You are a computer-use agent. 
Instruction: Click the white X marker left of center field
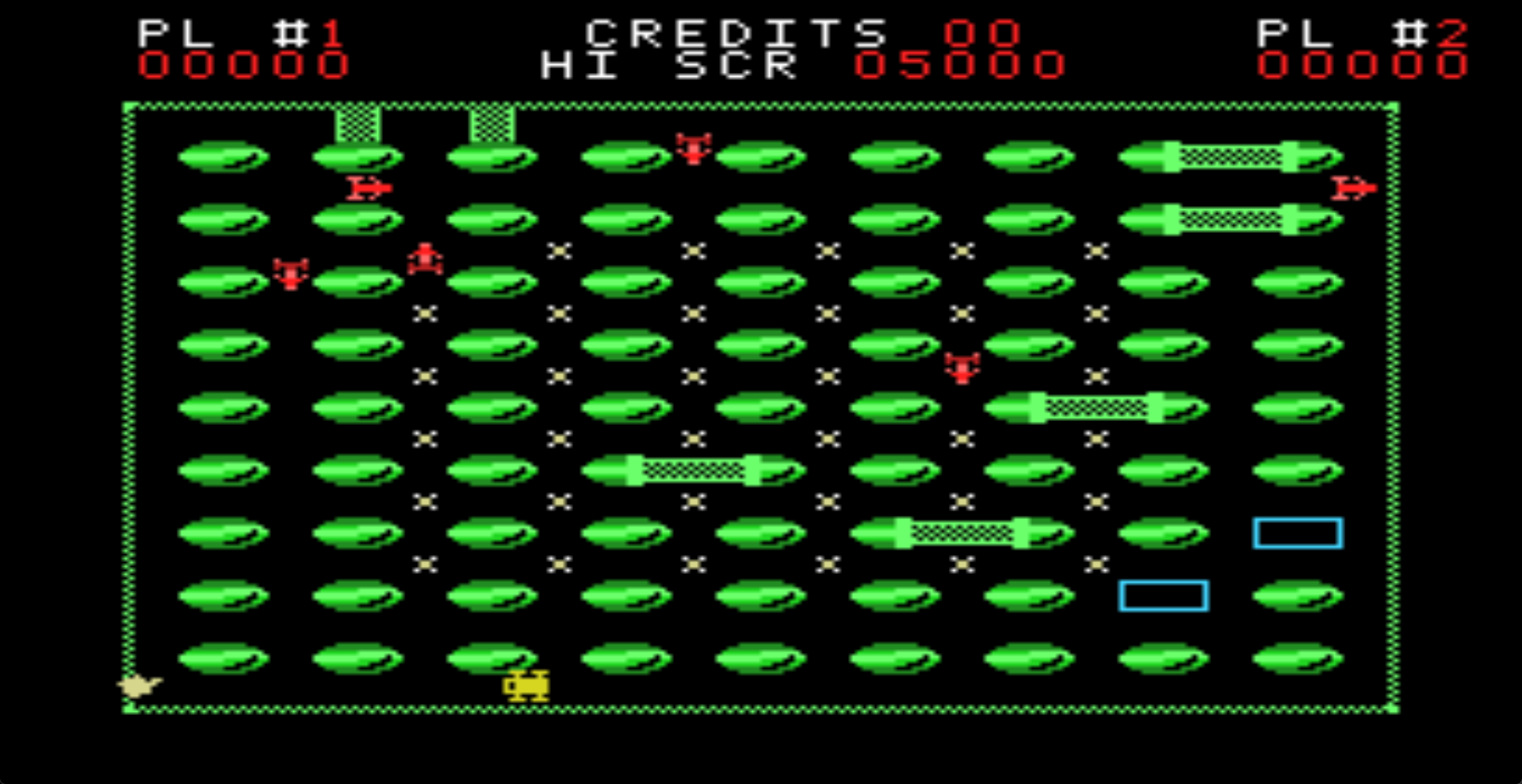[x=426, y=313]
